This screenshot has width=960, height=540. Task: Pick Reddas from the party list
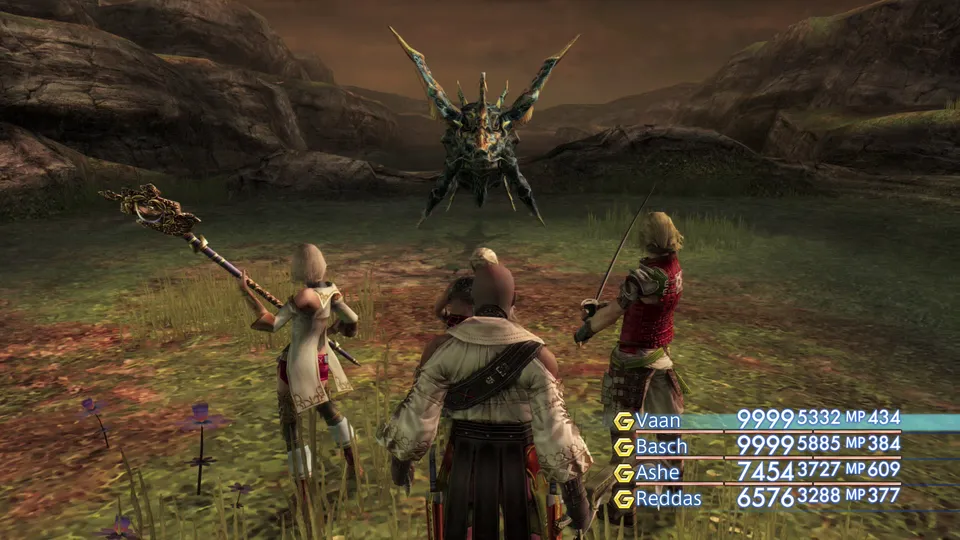click(x=668, y=497)
